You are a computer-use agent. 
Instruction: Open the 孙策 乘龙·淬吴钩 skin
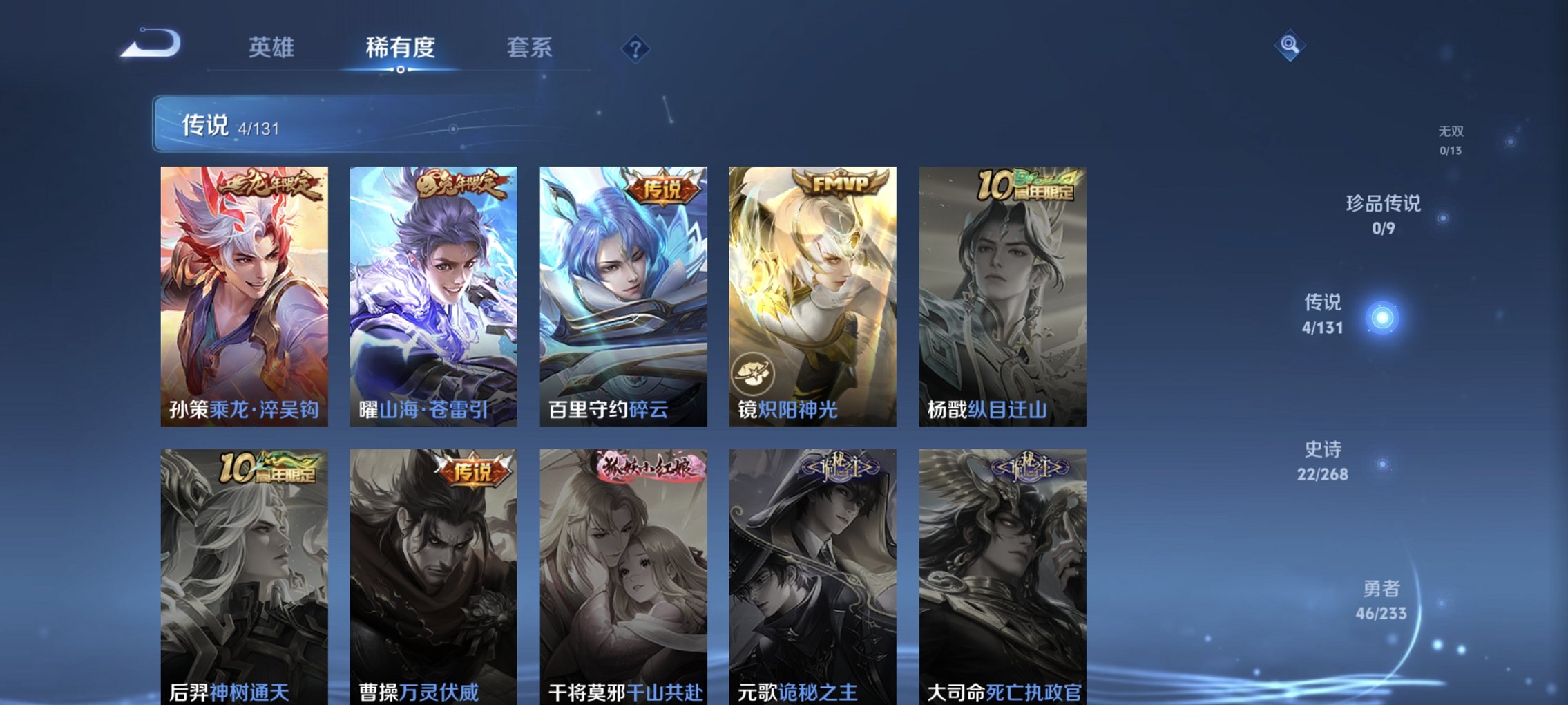pyautogui.click(x=245, y=297)
